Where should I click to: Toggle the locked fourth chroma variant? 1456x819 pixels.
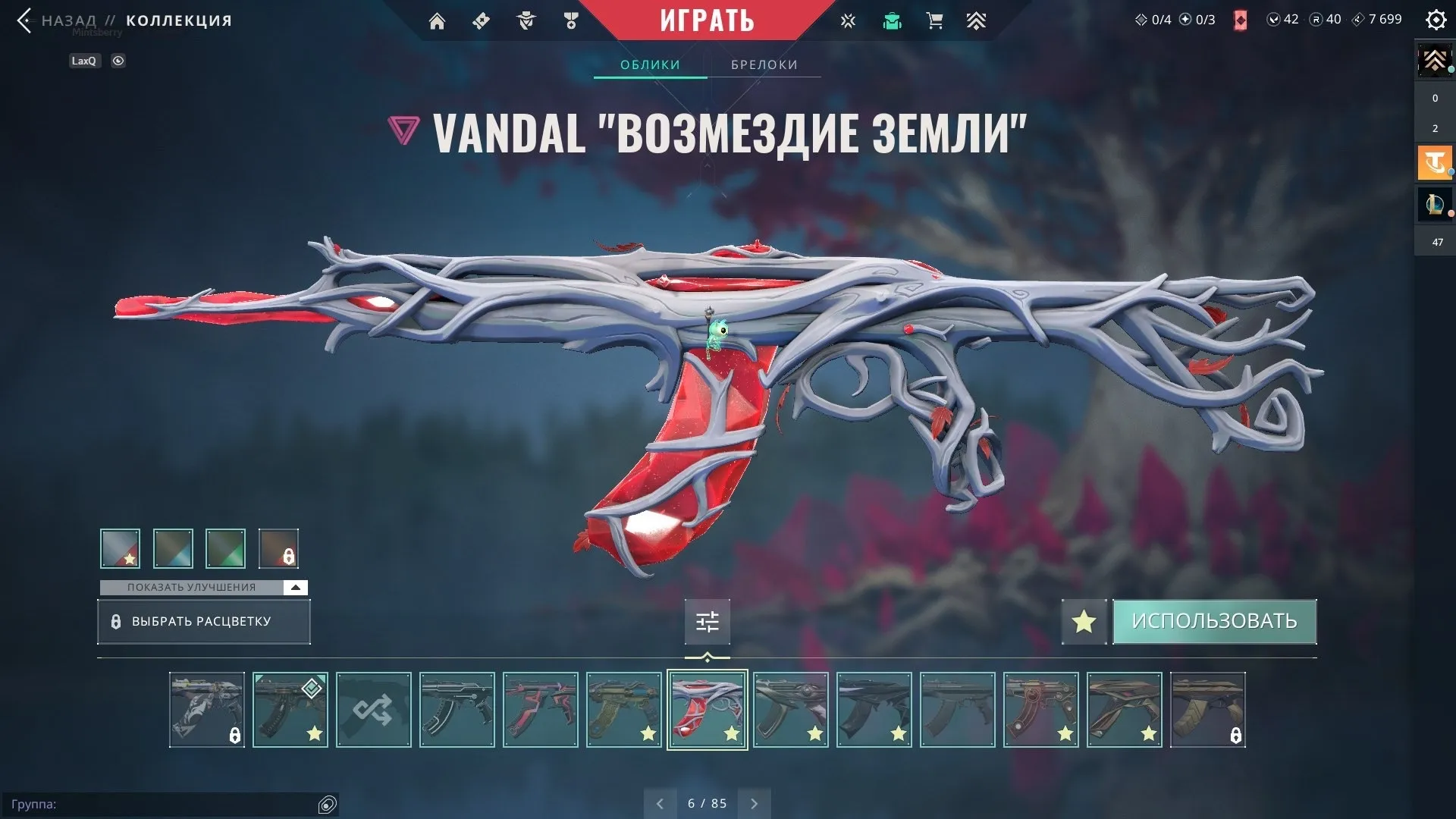tap(278, 548)
